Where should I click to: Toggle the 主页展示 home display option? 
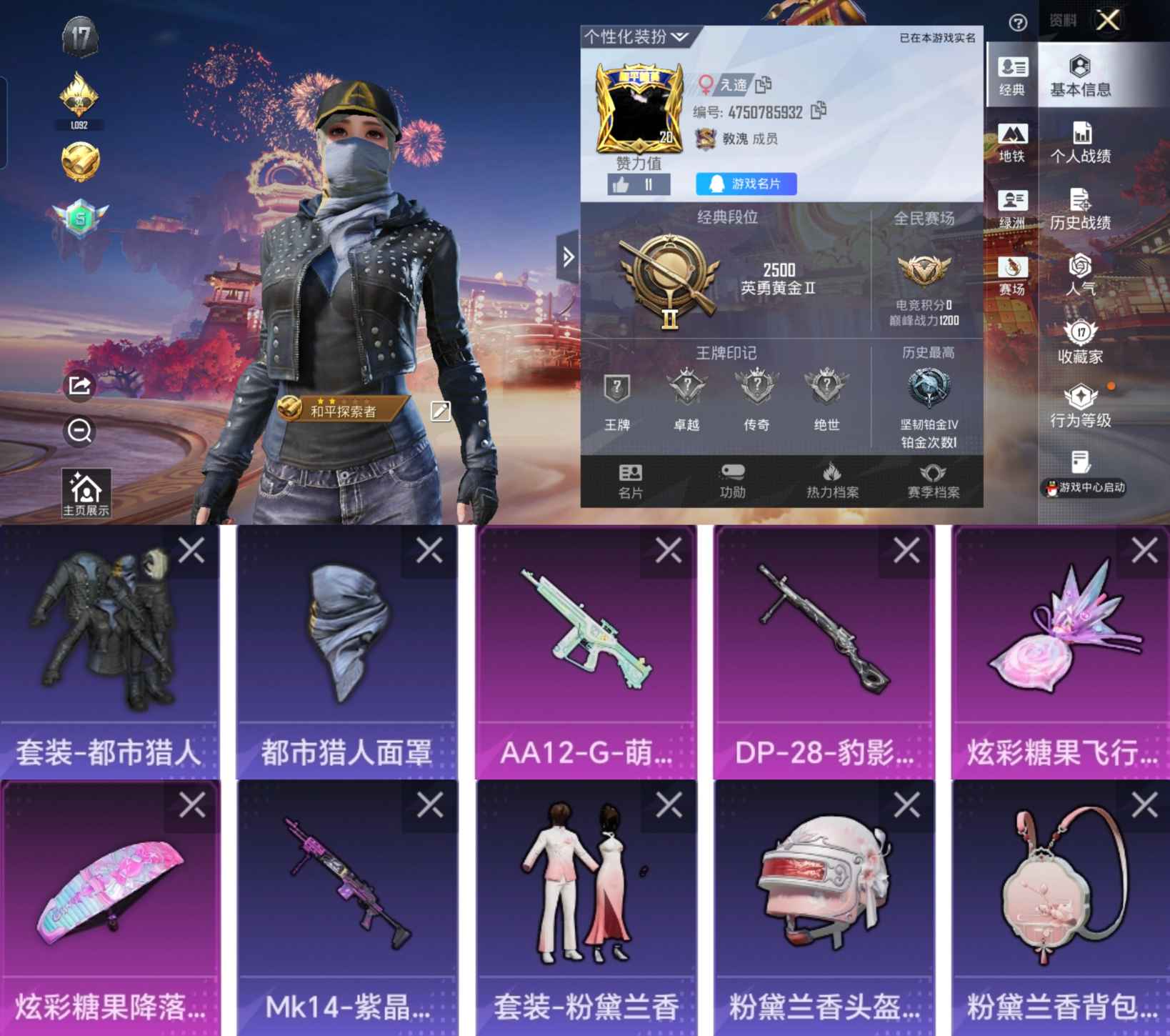(x=86, y=490)
